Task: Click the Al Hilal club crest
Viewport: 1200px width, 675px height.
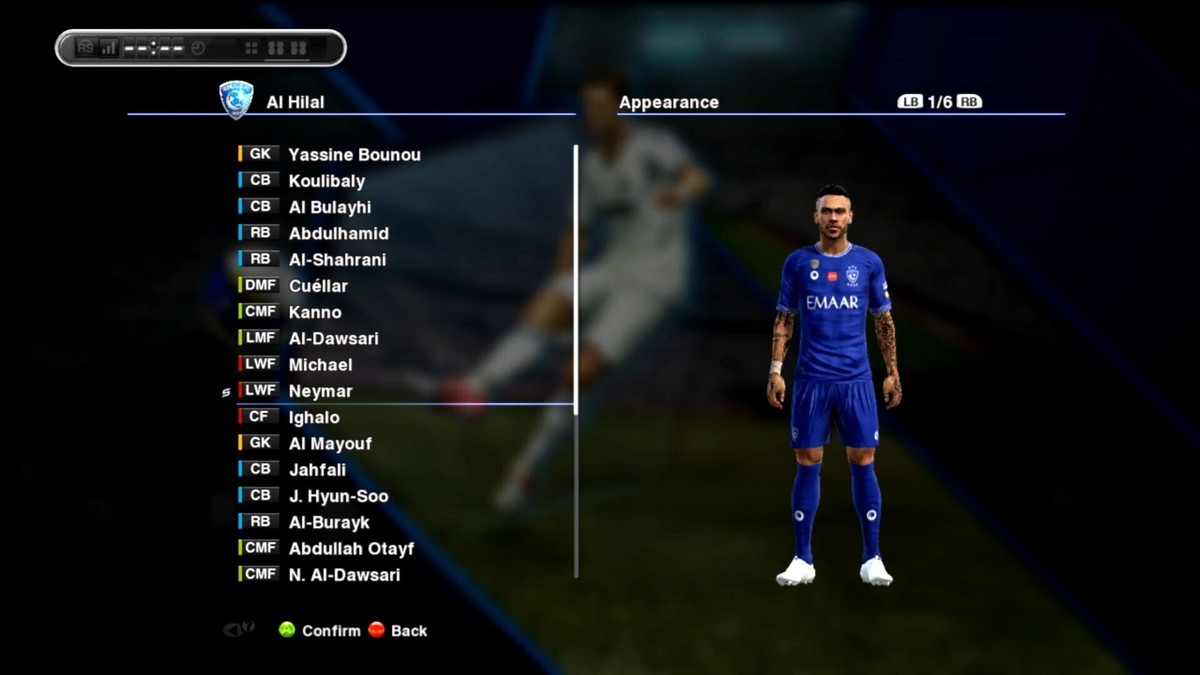Action: click(x=236, y=100)
